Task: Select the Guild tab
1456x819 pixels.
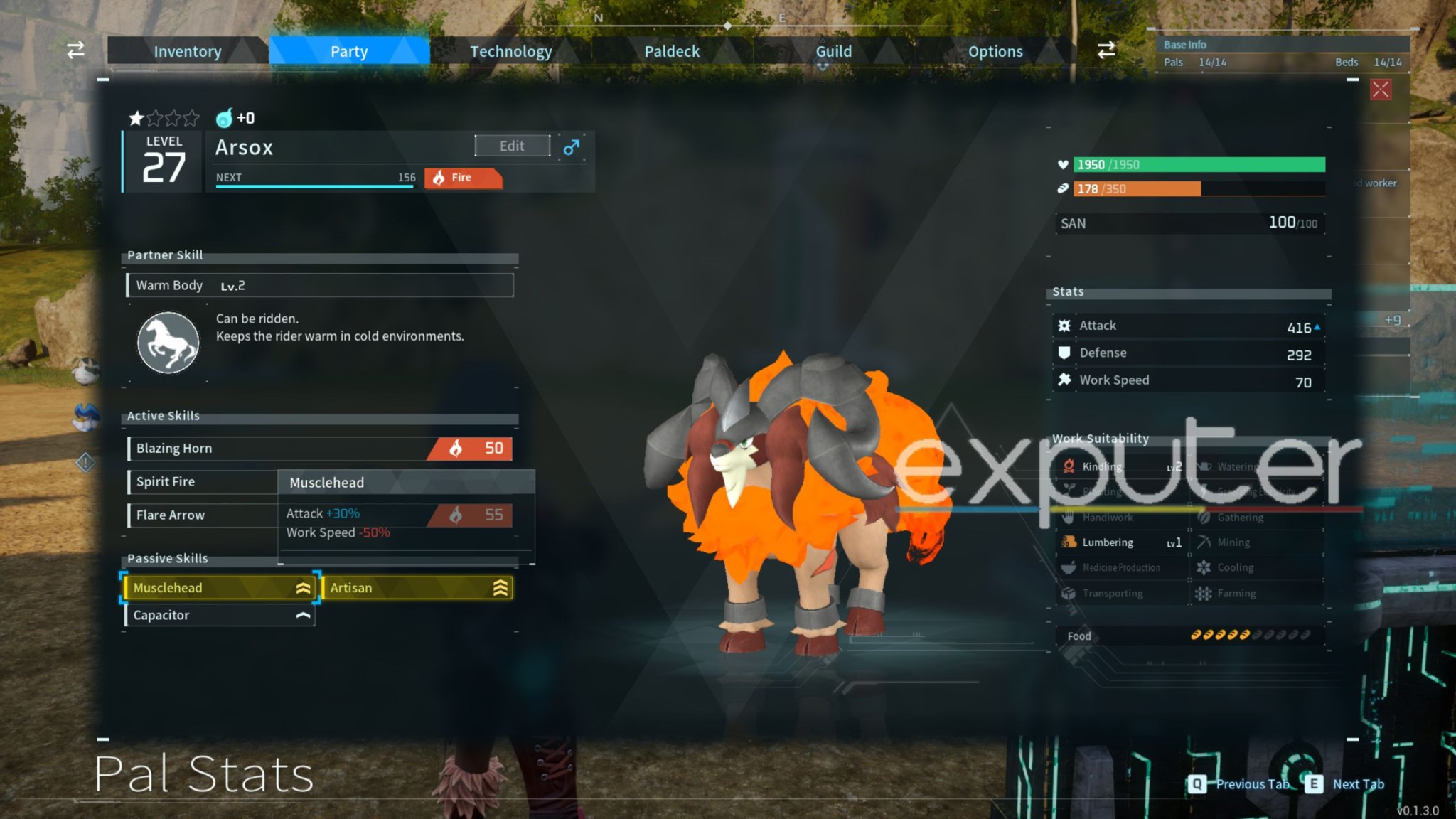Action: coord(833,50)
